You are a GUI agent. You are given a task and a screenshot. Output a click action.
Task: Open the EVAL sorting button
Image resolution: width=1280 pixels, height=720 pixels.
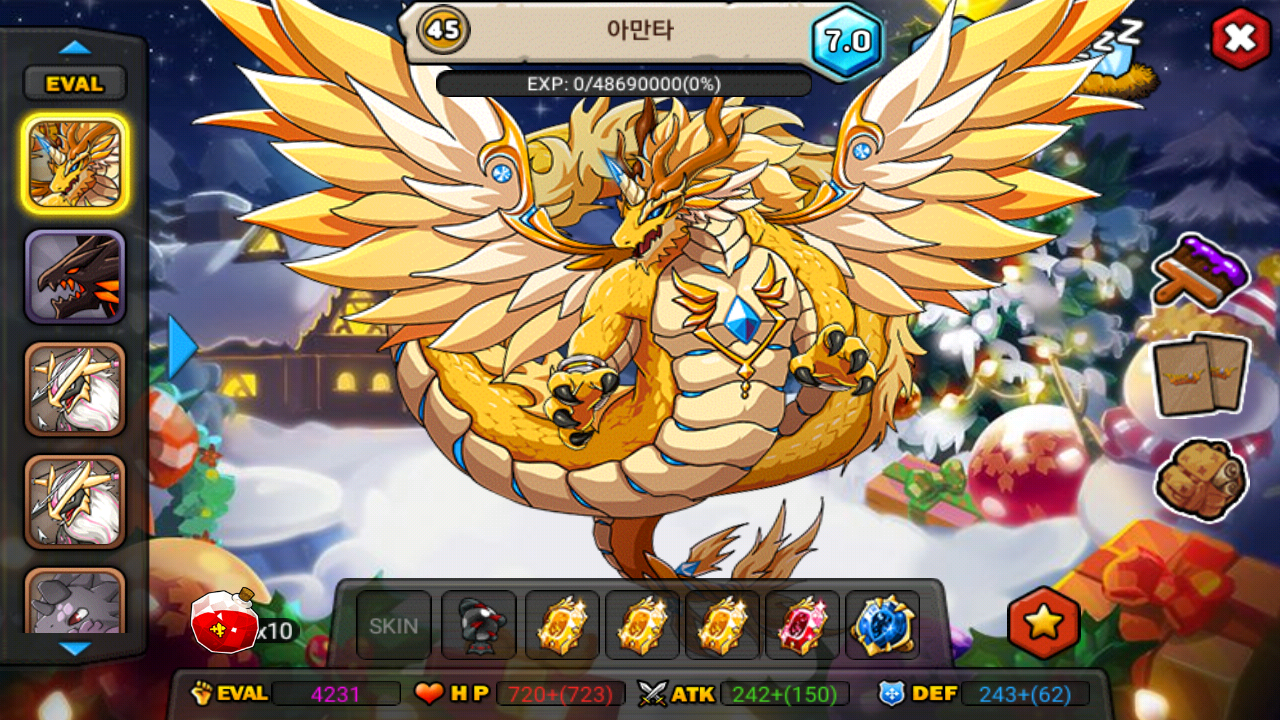[x=75, y=84]
